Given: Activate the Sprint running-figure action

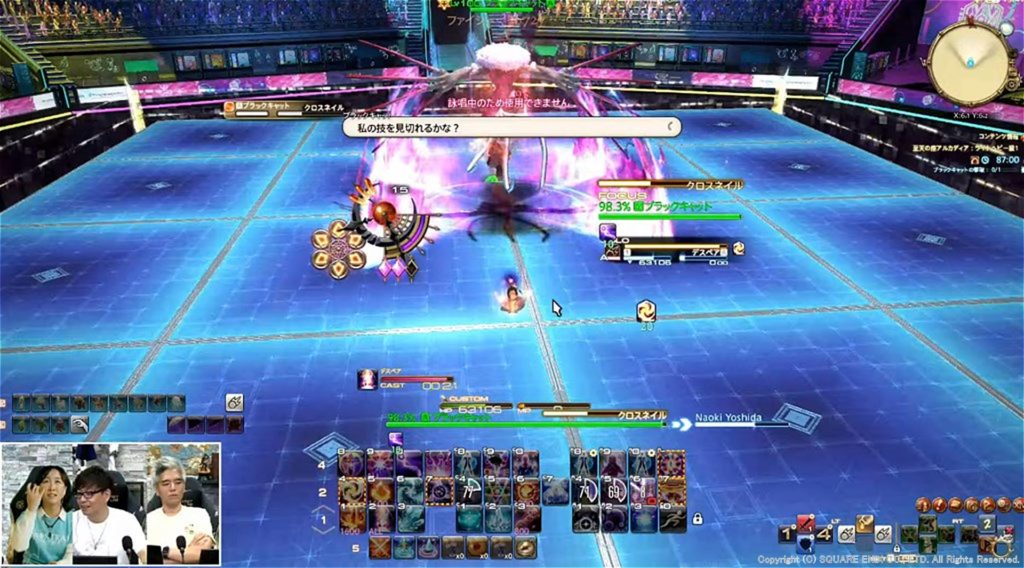Looking at the screenshot, I should click(674, 517).
